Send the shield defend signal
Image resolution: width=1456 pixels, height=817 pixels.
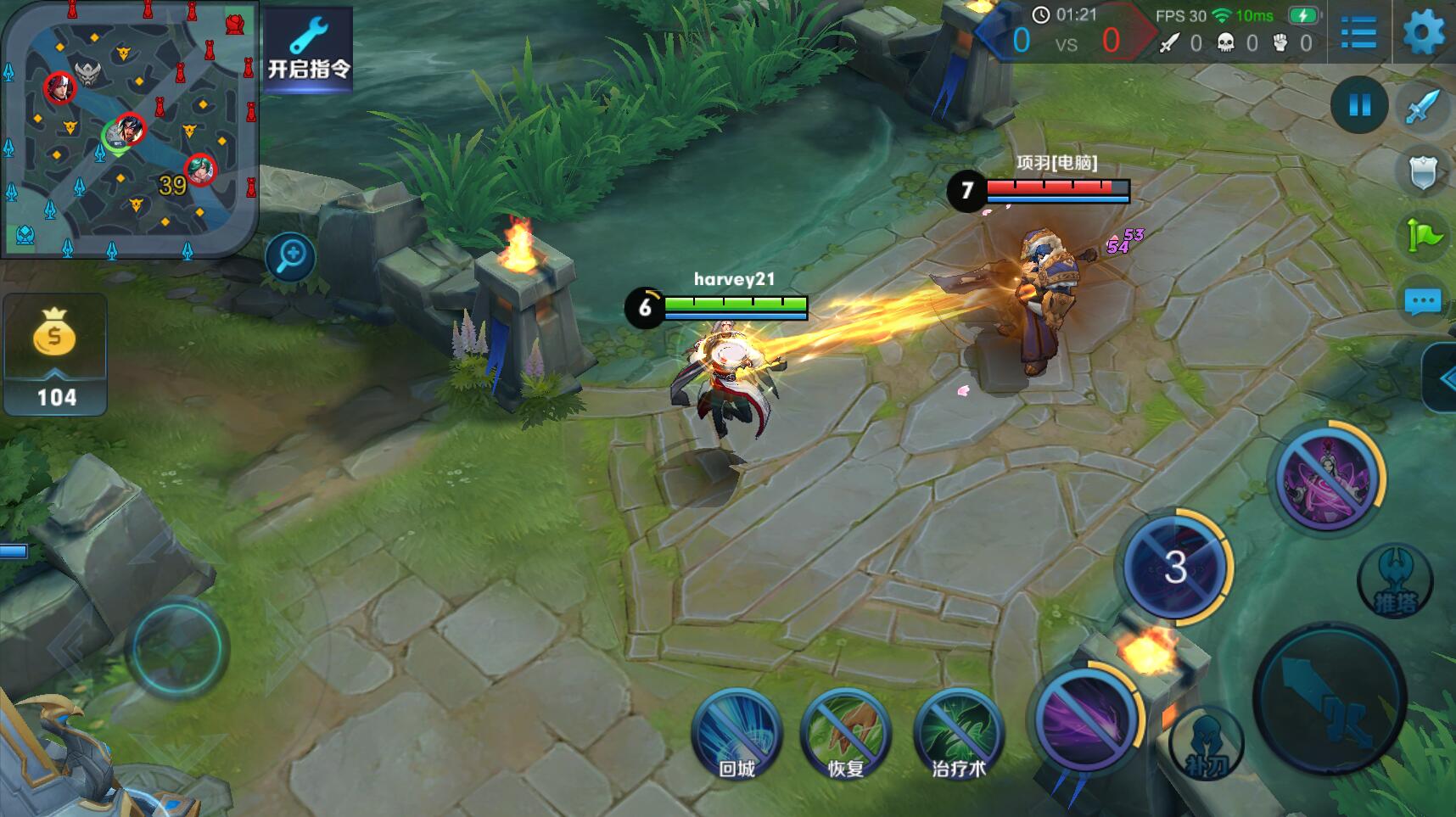tap(1423, 172)
